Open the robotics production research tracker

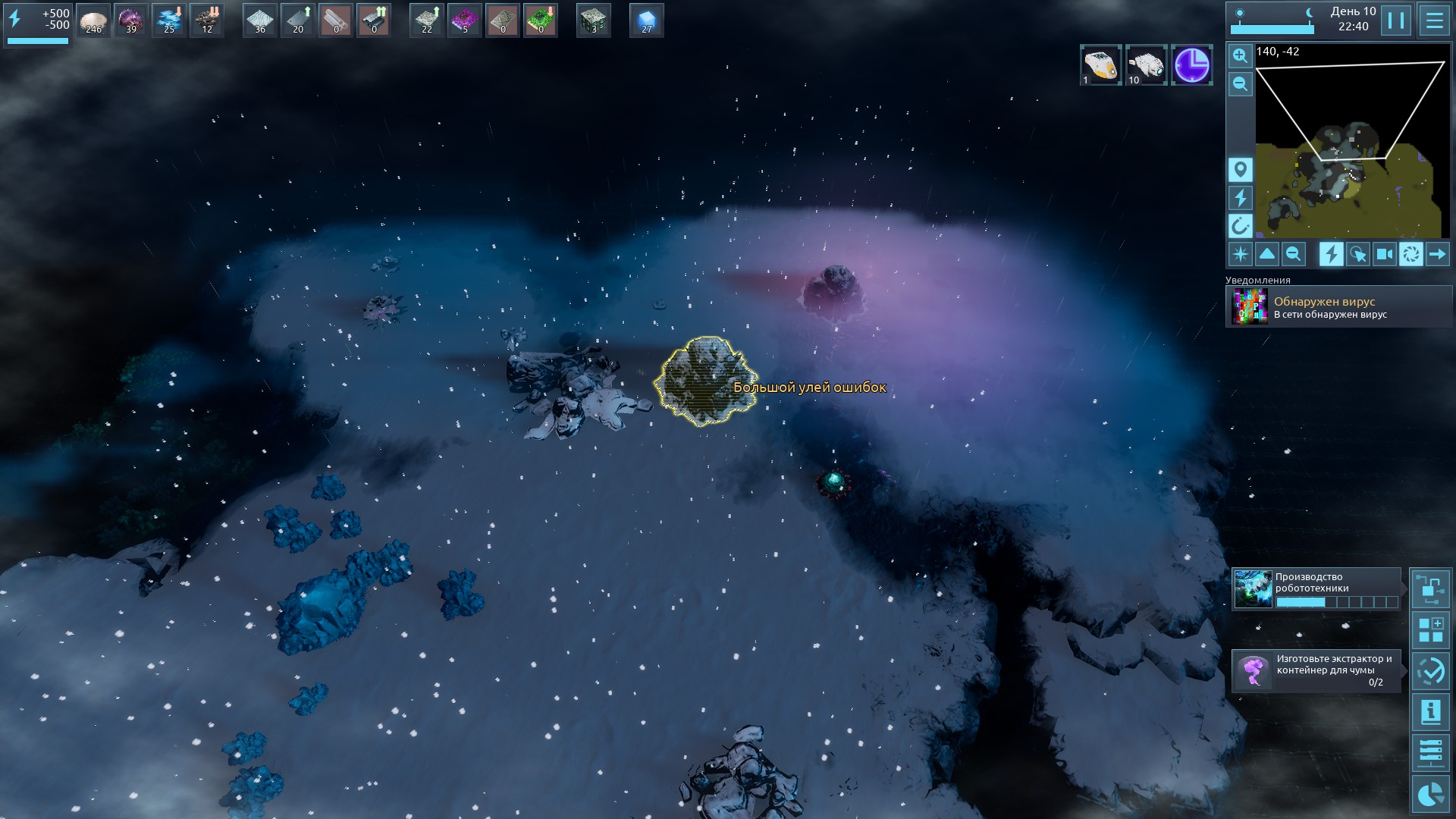1316,589
